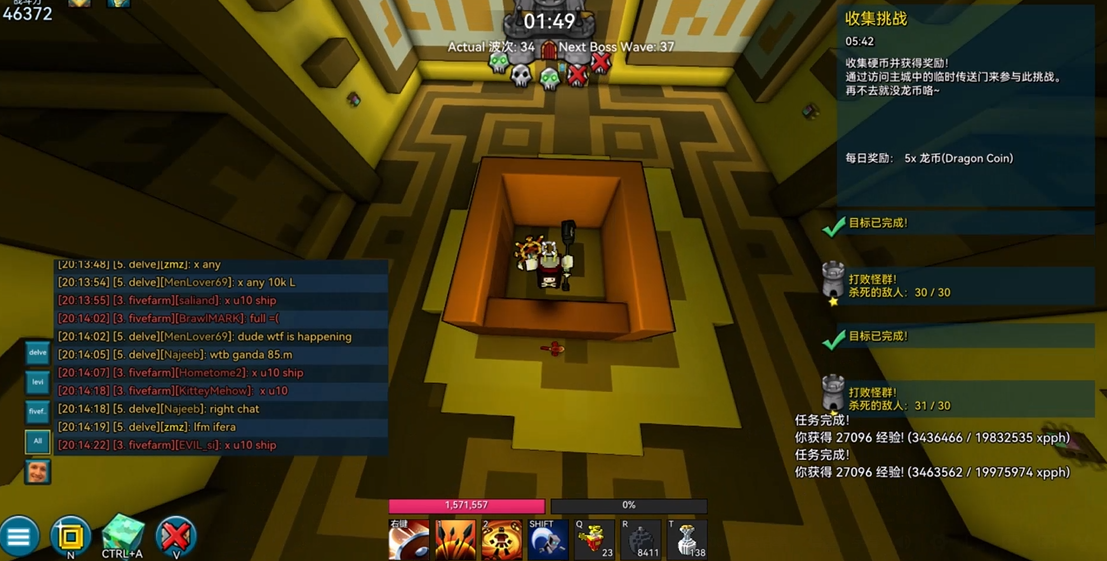Use the red flask in the Q slot
1107x561 pixels.
594,540
